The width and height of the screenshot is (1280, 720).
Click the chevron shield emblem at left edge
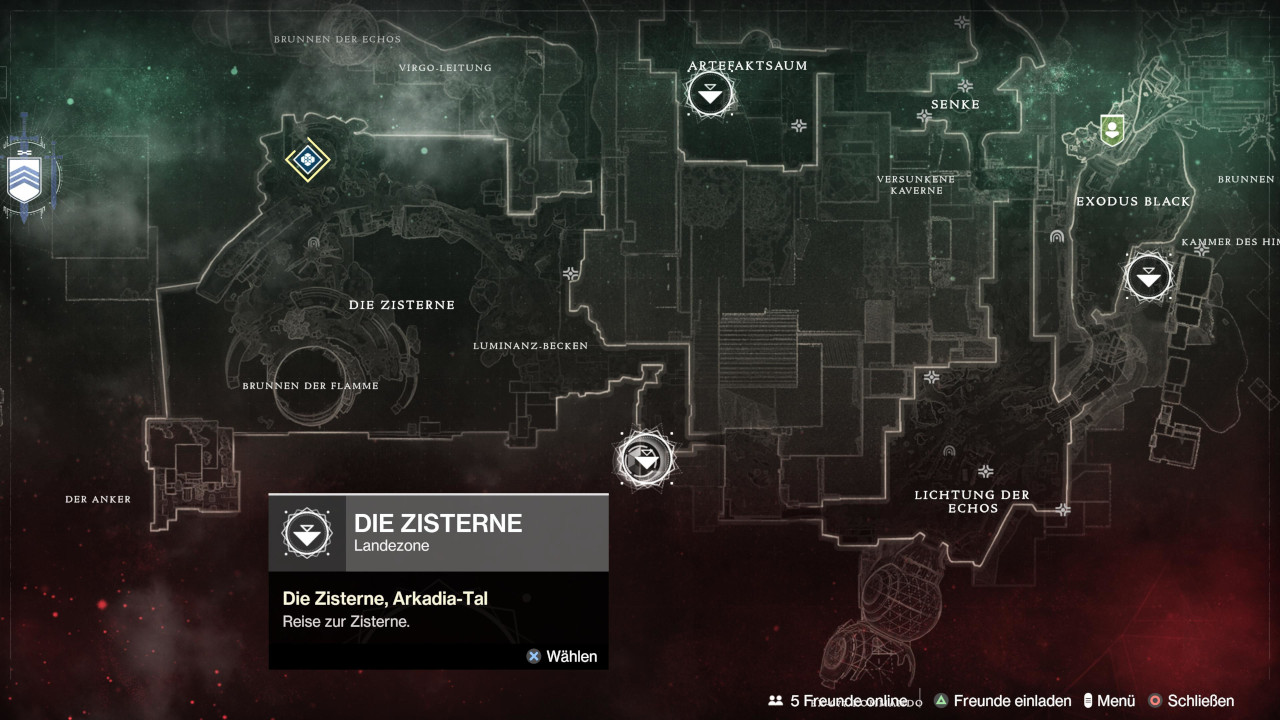(x=25, y=178)
